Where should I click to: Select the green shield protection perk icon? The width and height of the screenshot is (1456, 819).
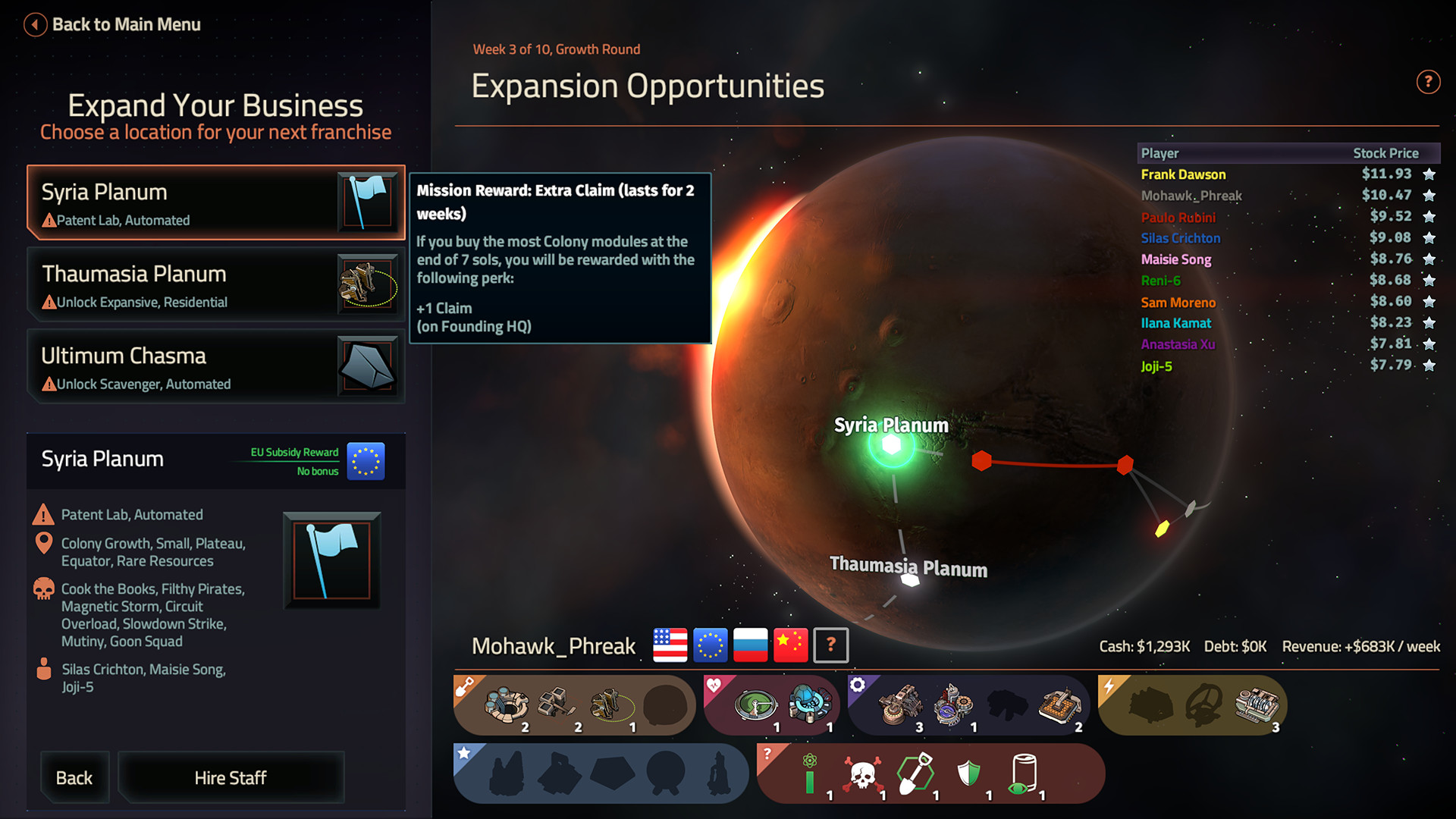(968, 773)
